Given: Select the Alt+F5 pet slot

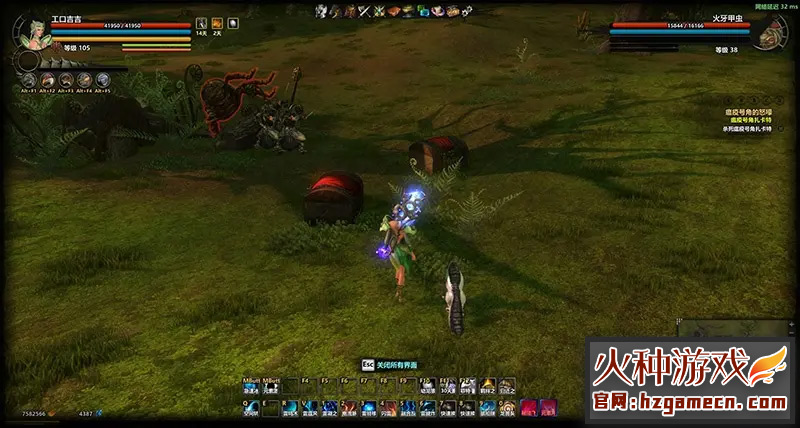Looking at the screenshot, I should pyautogui.click(x=103, y=80).
